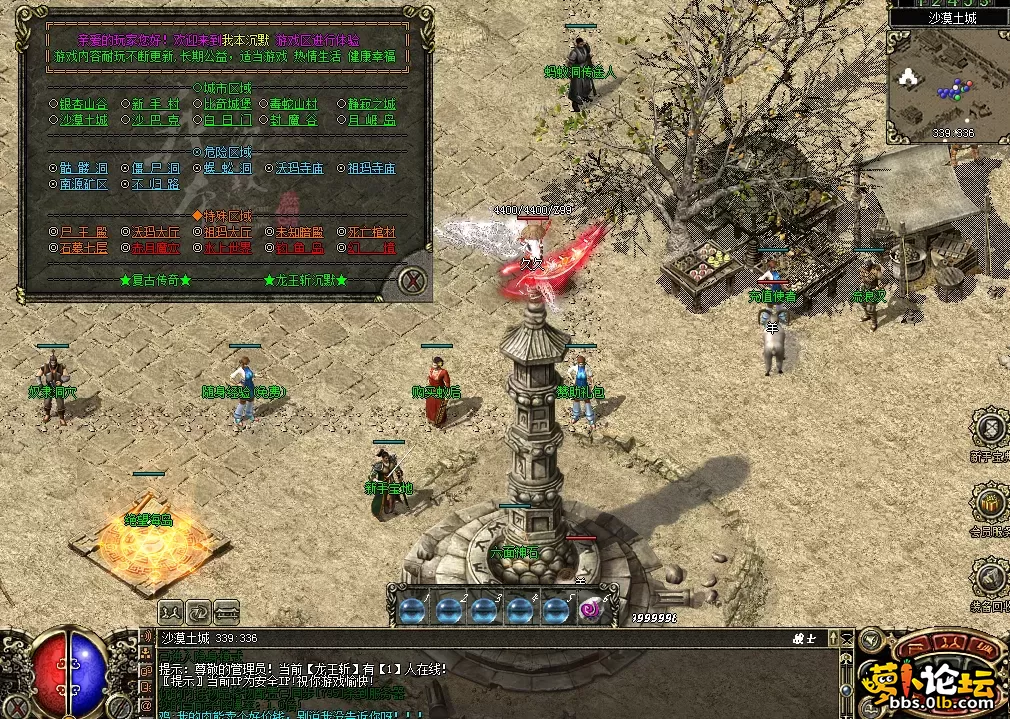Select 僵尸洞 in danger zones

click(157, 168)
